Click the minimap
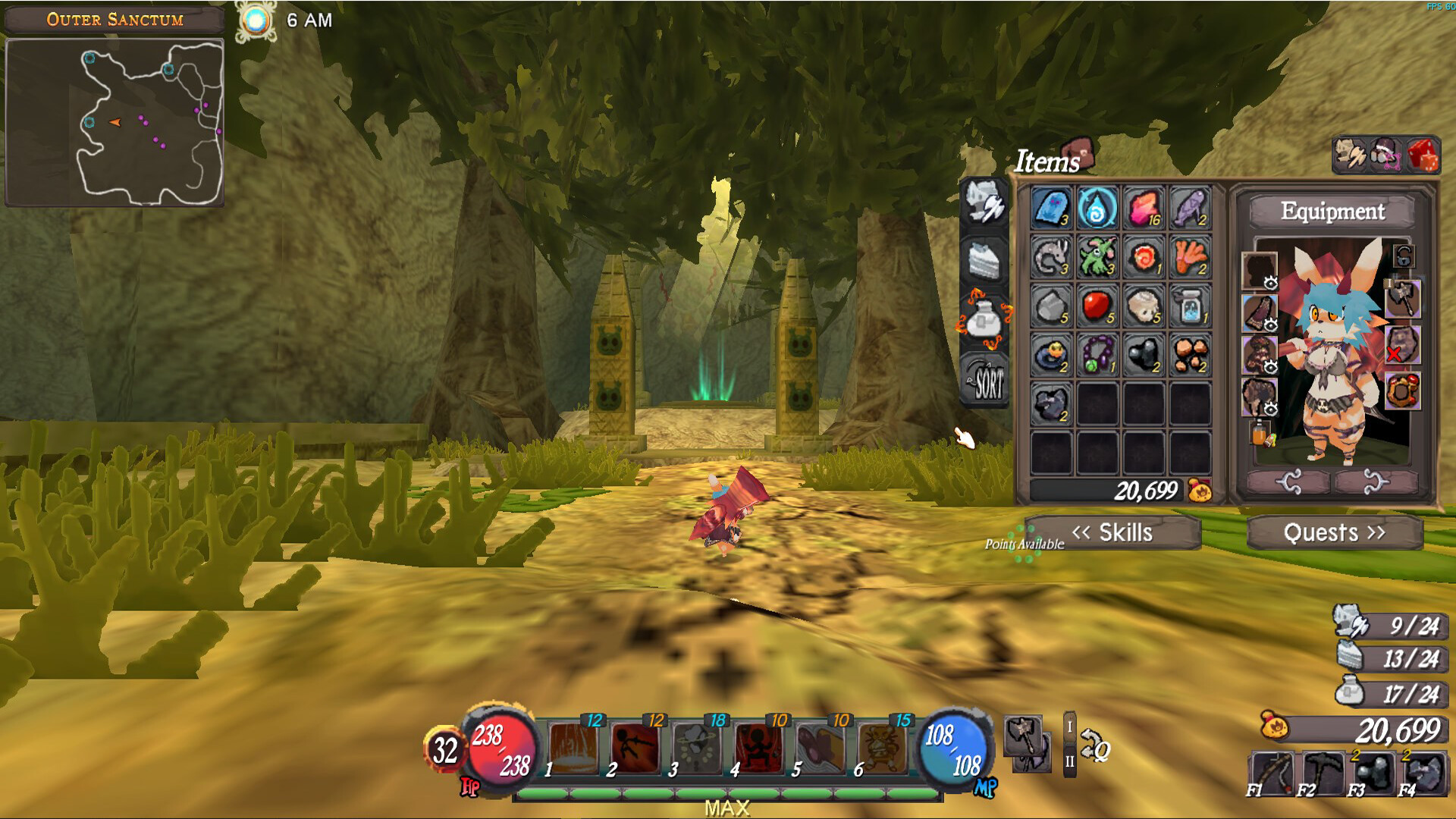This screenshot has width=1456, height=819. coord(115,123)
